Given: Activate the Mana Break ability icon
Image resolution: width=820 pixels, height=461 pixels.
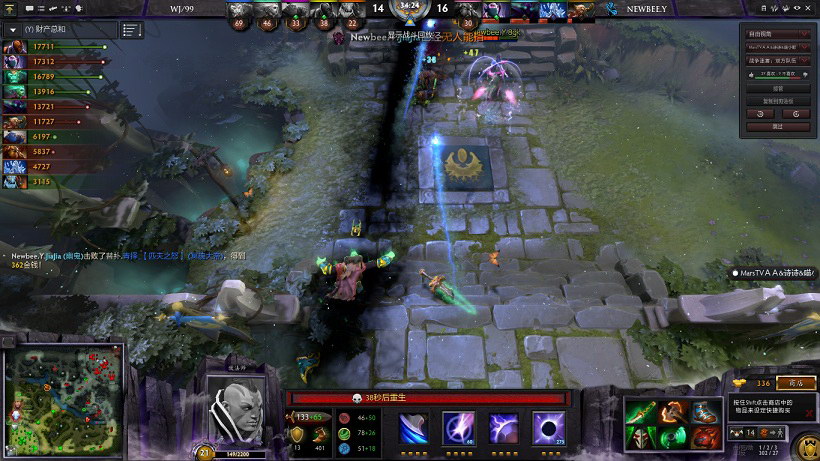Looking at the screenshot, I should point(414,428).
